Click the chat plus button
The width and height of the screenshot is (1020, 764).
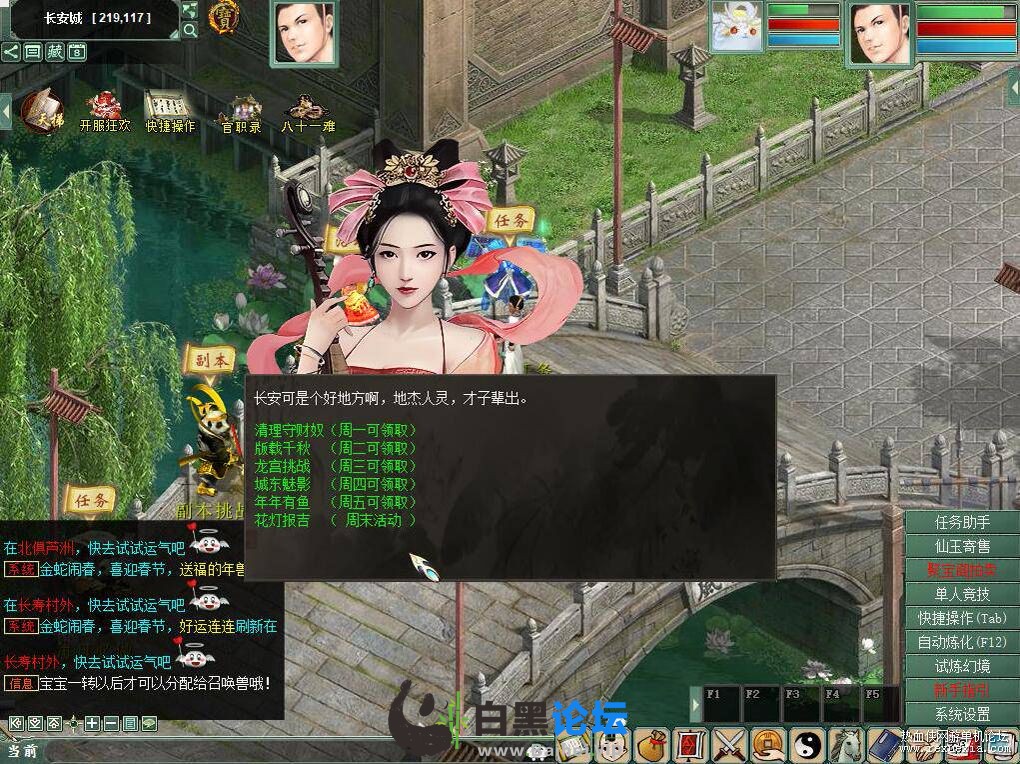tap(92, 723)
